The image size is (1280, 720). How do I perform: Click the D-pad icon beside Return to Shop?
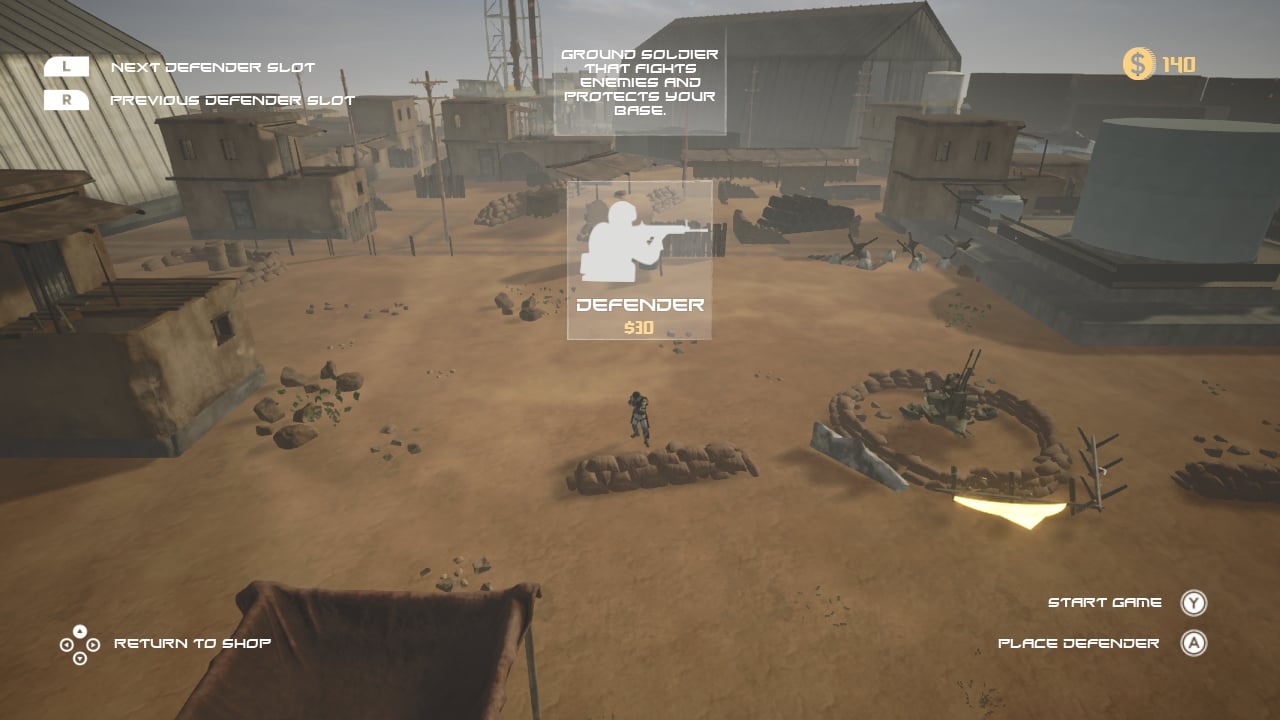click(79, 643)
